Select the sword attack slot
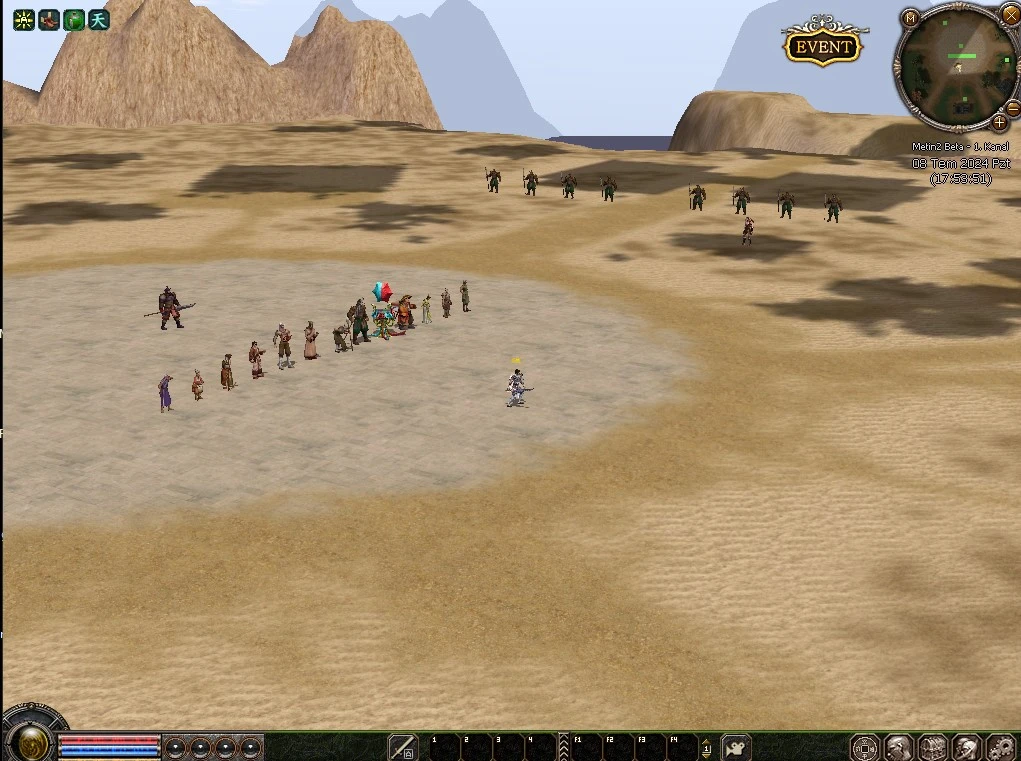The image size is (1021, 761). point(402,746)
